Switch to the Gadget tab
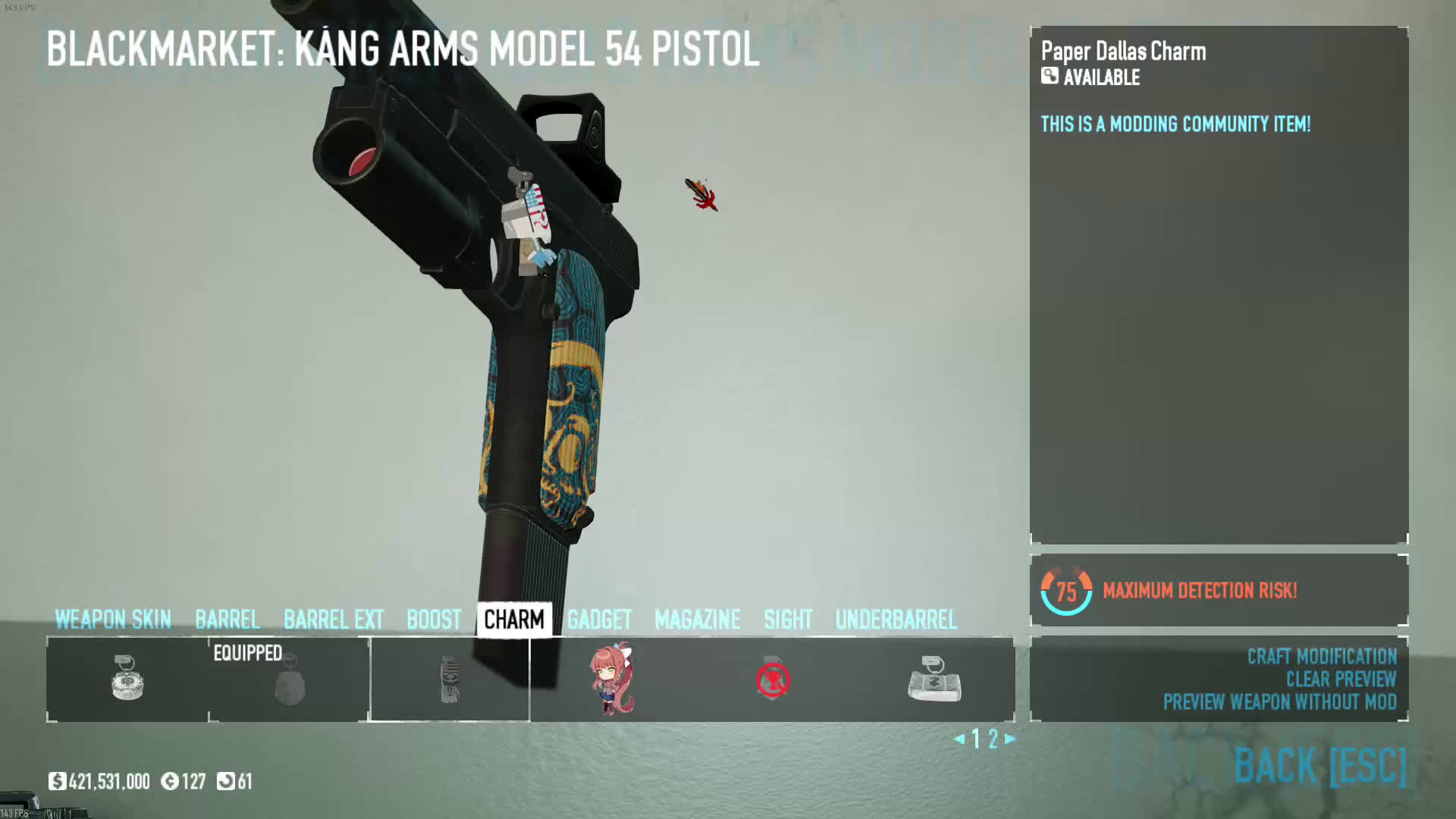Image resolution: width=1456 pixels, height=819 pixels. click(x=599, y=620)
